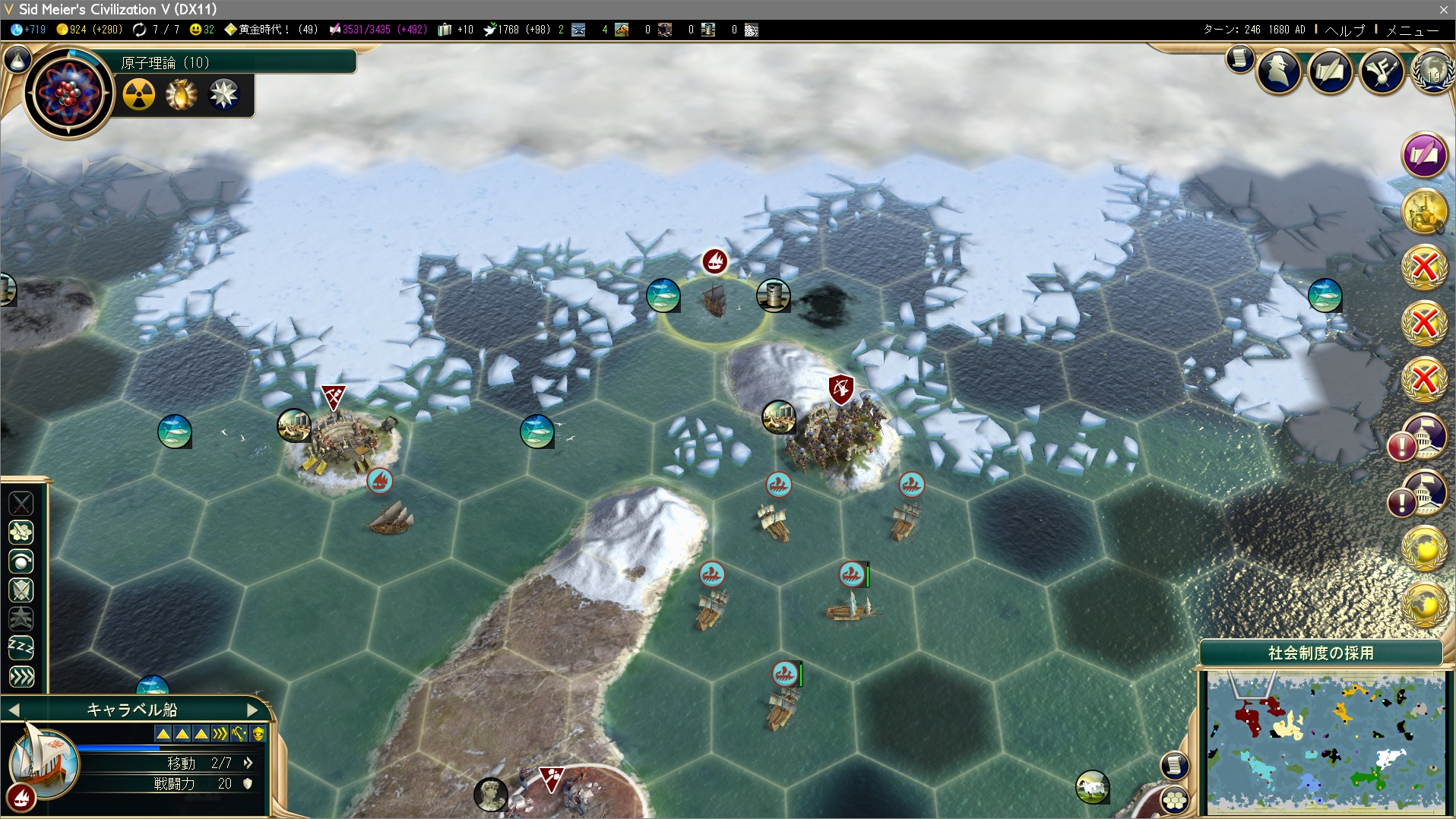
Task: Open the diplomacy overview horn icon
Action: (x=1381, y=72)
